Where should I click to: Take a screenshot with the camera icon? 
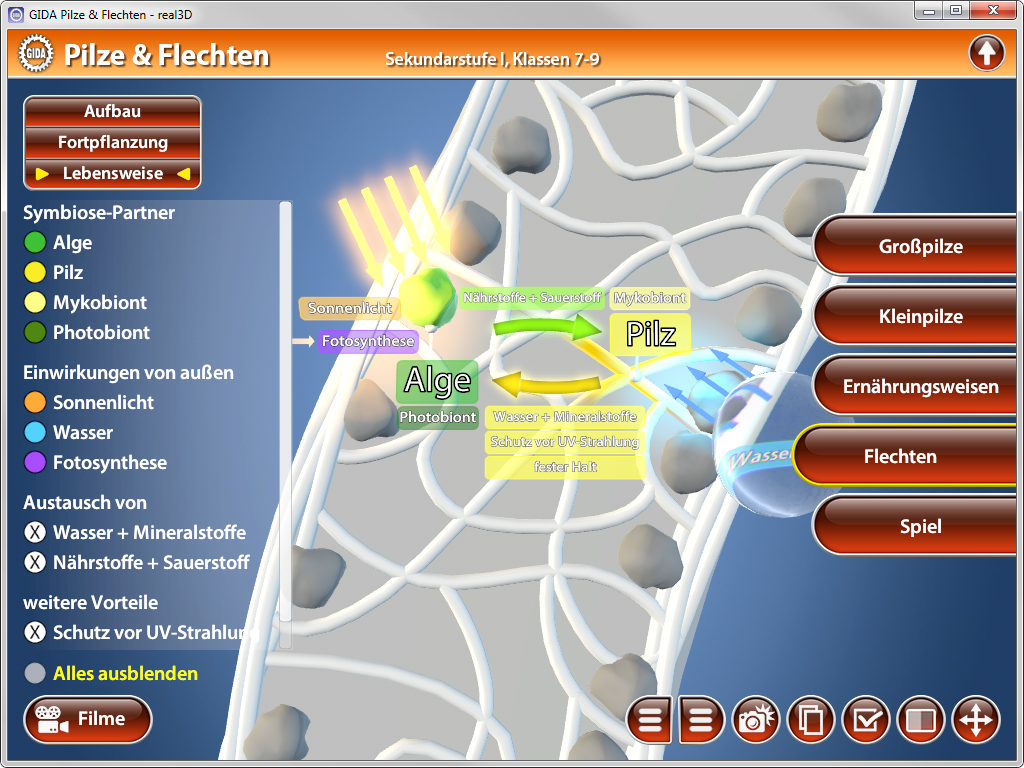pos(757,720)
